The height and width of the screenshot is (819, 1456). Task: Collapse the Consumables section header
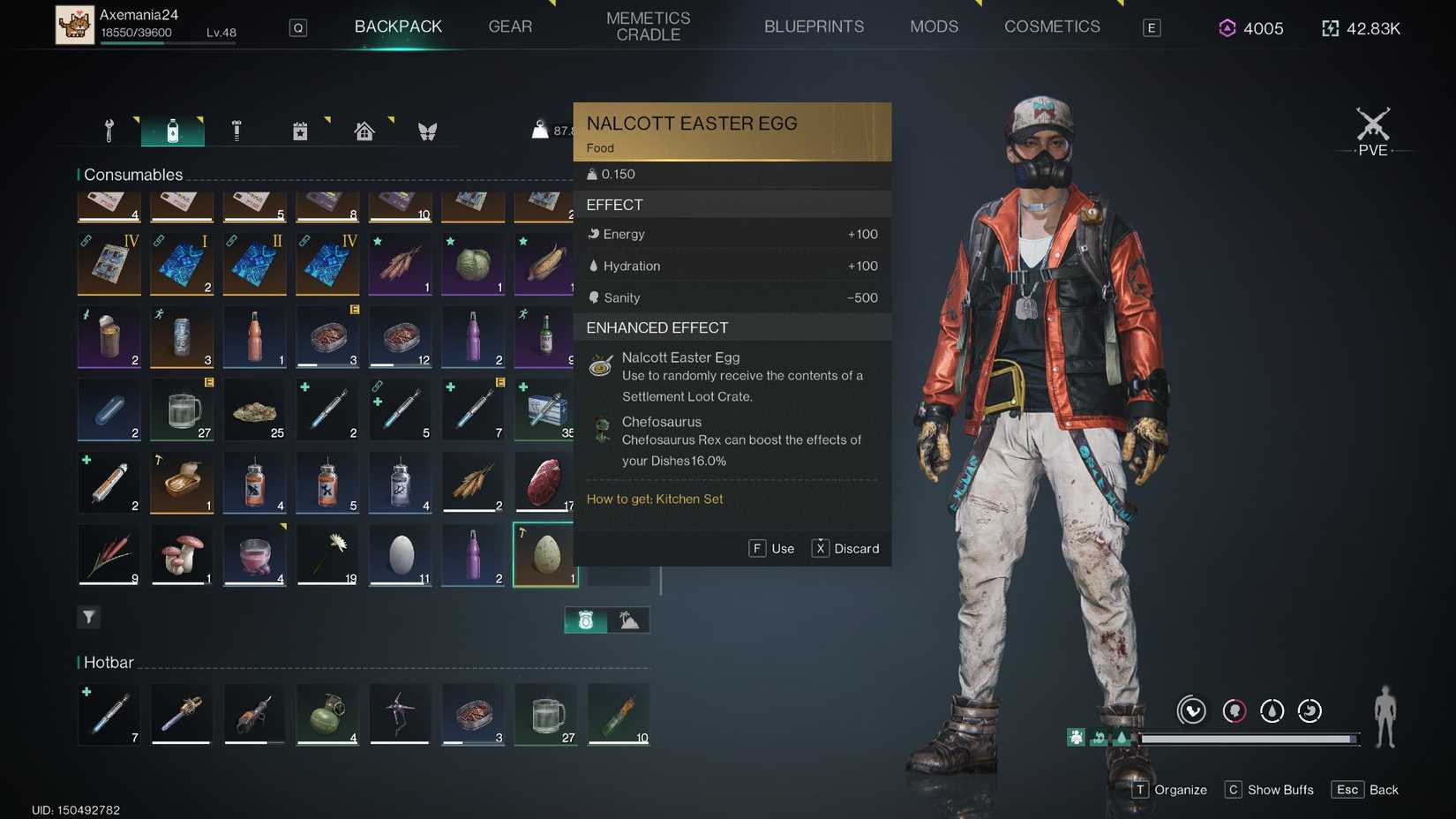[132, 174]
